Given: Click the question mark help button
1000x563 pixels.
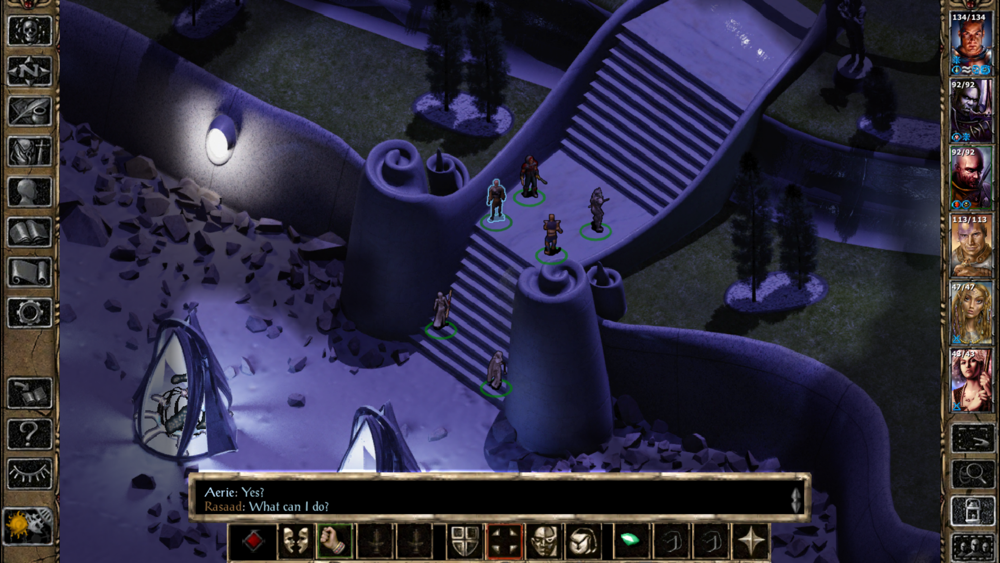Looking at the screenshot, I should coord(29,434).
